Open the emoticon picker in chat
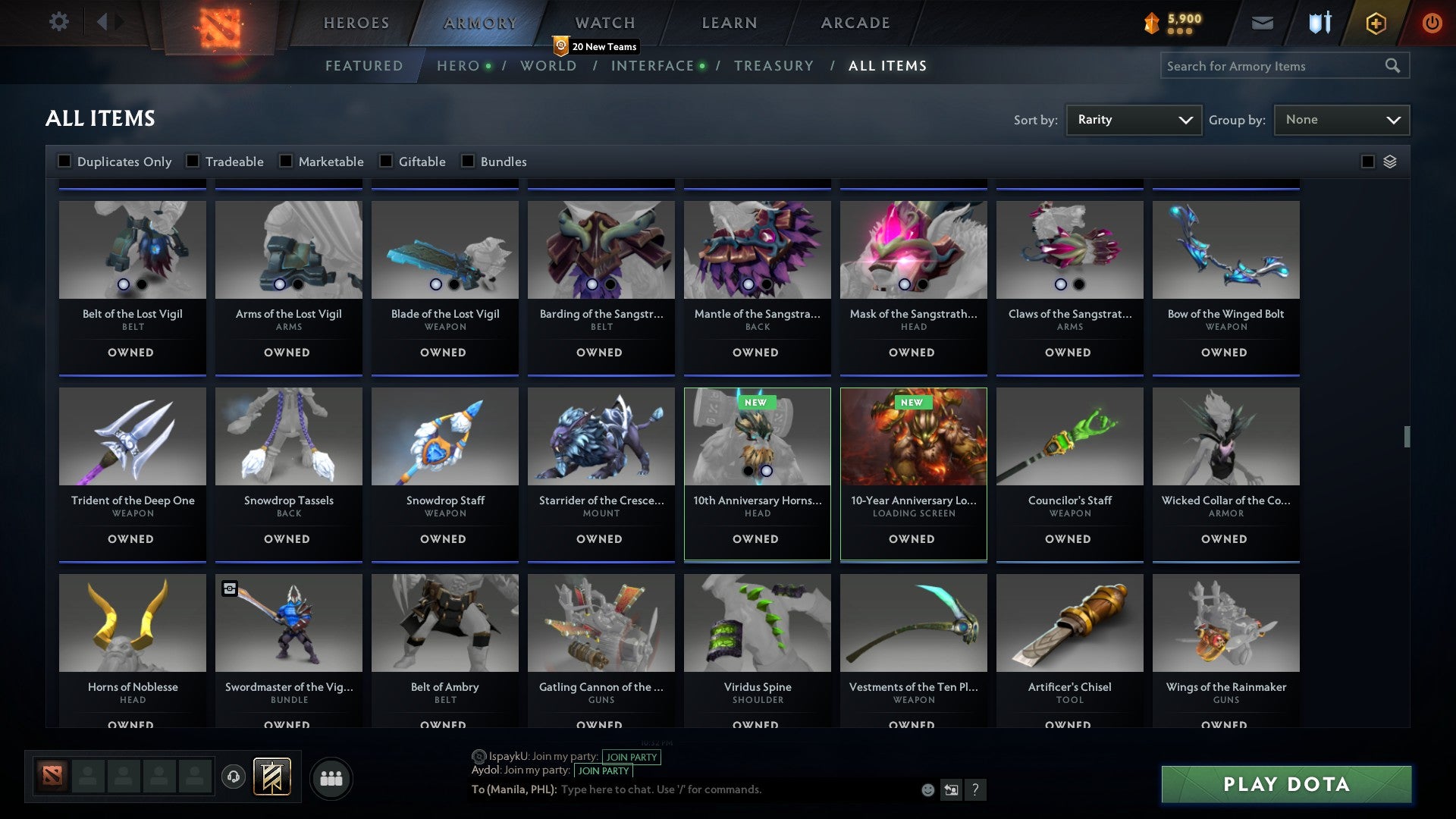The image size is (1456, 819). click(x=927, y=789)
